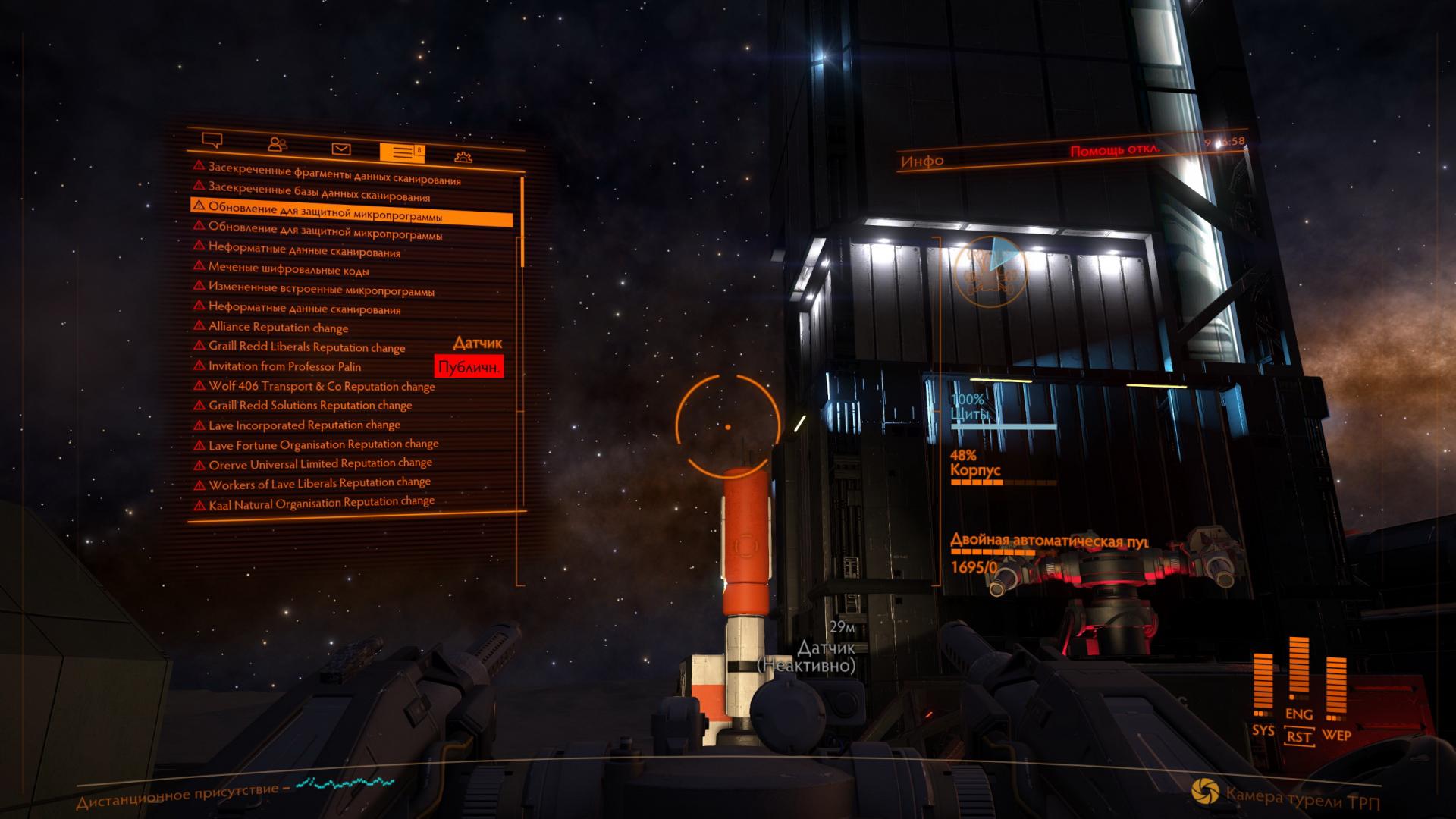This screenshot has height=819, width=1456.
Task: Choose Graill Redd Solutions Reputation change
Action: 310,406
